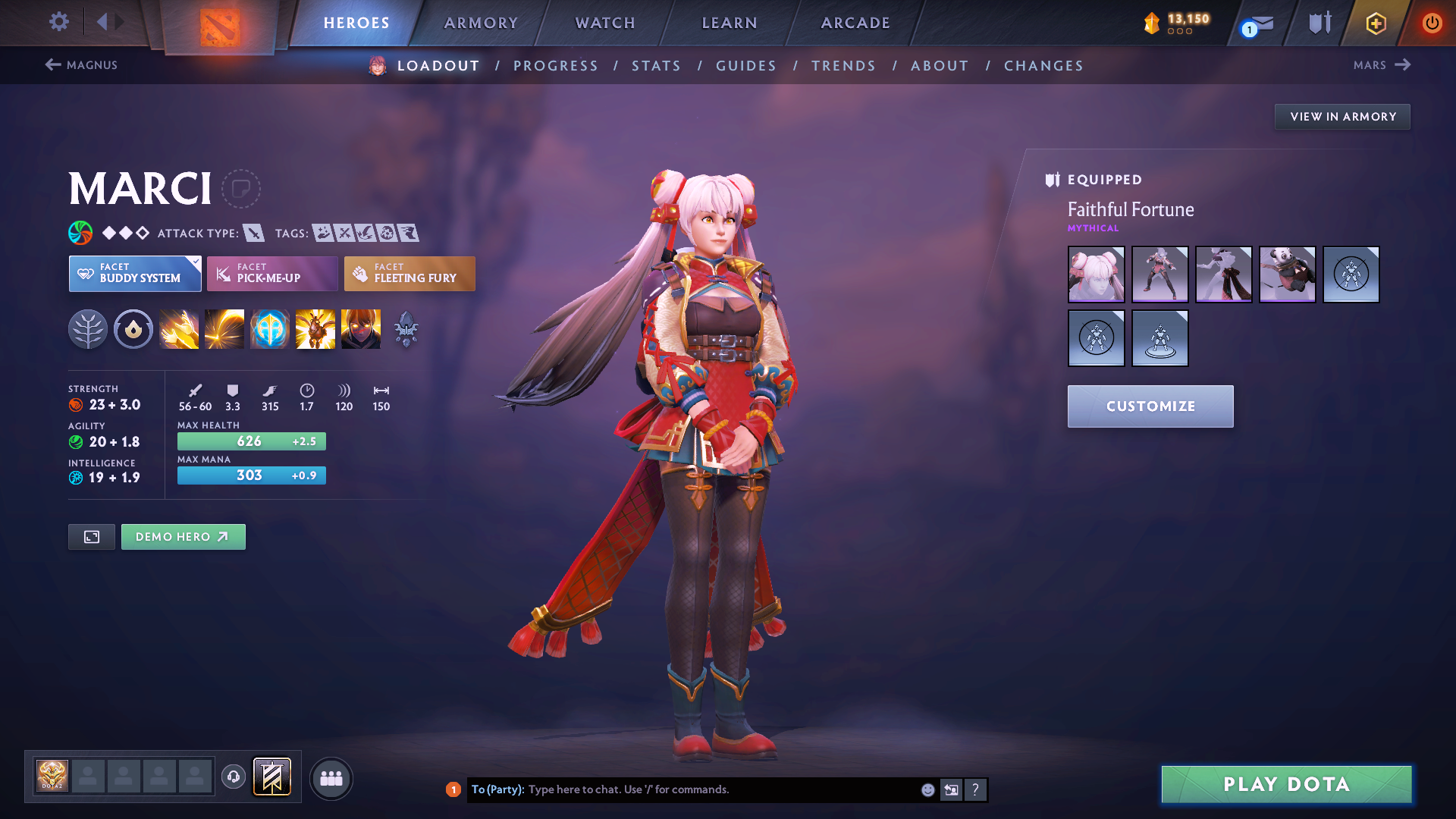Select the Pick-Me-Up facet
1456x819 pixels.
pyautogui.click(x=271, y=274)
